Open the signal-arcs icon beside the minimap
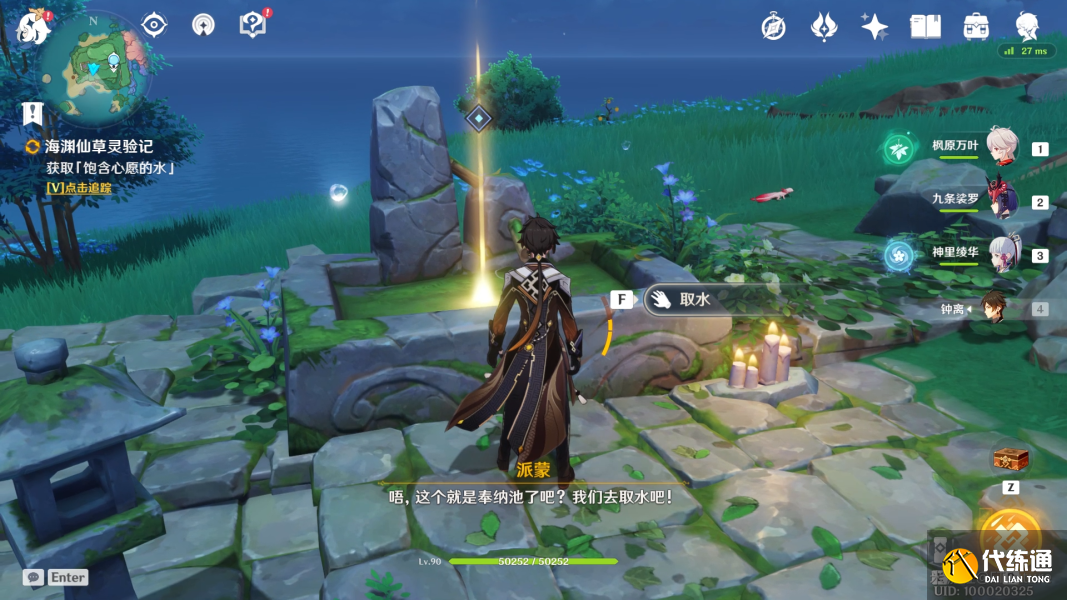This screenshot has height=600, width=1067. 203,25
